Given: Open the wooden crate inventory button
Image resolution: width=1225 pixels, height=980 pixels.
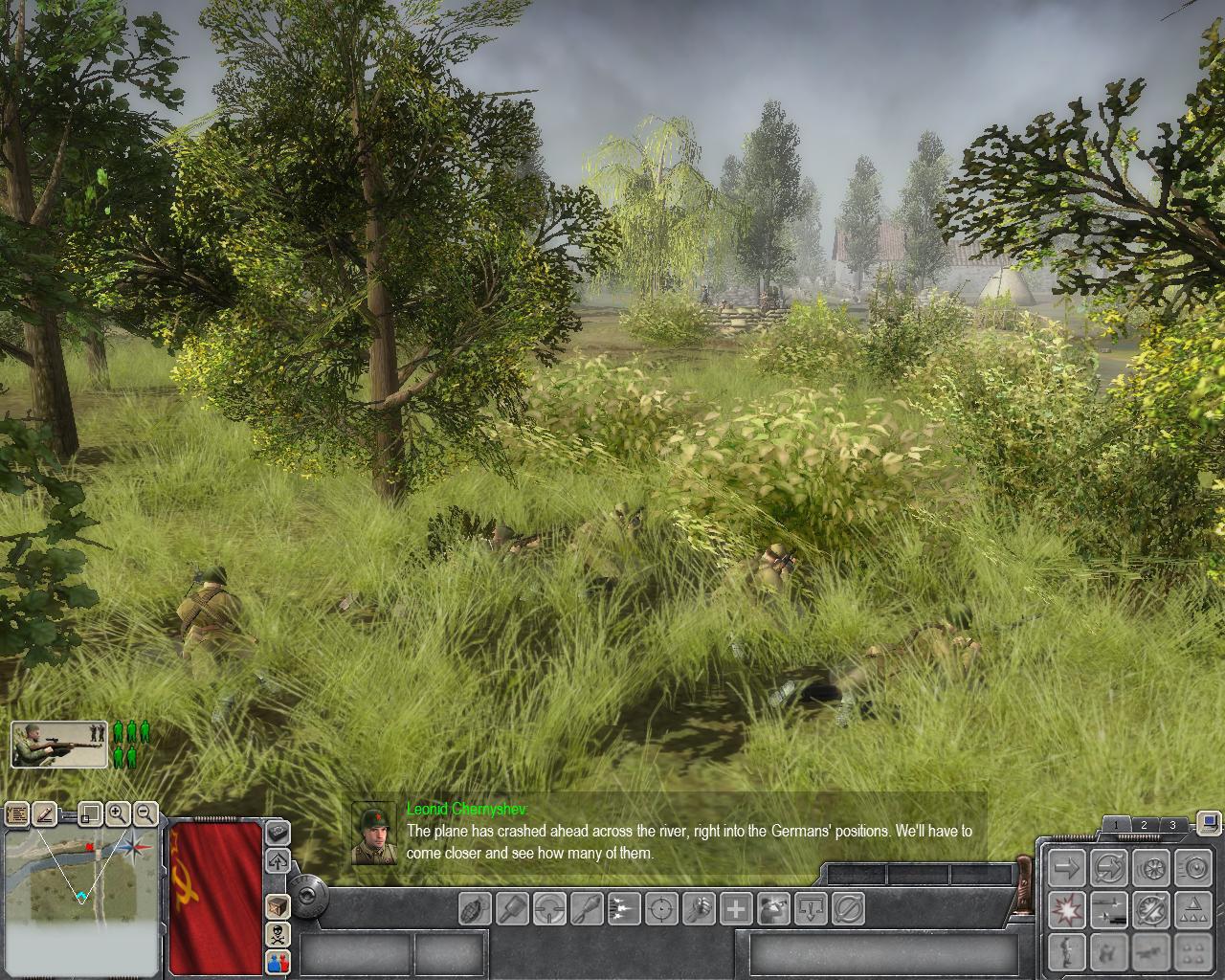Looking at the screenshot, I should point(278,905).
